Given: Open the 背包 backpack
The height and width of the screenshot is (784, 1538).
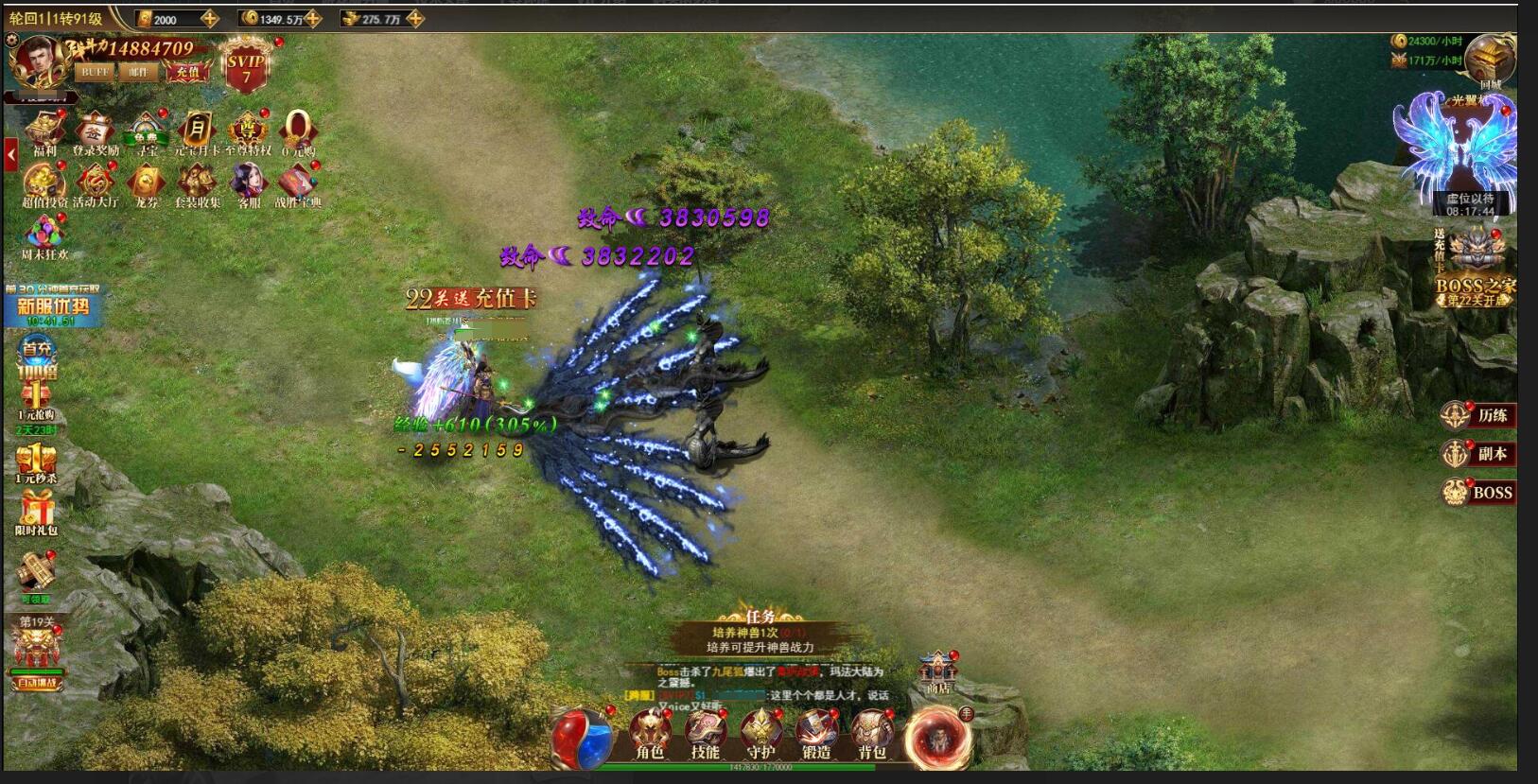Looking at the screenshot, I should tap(871, 734).
